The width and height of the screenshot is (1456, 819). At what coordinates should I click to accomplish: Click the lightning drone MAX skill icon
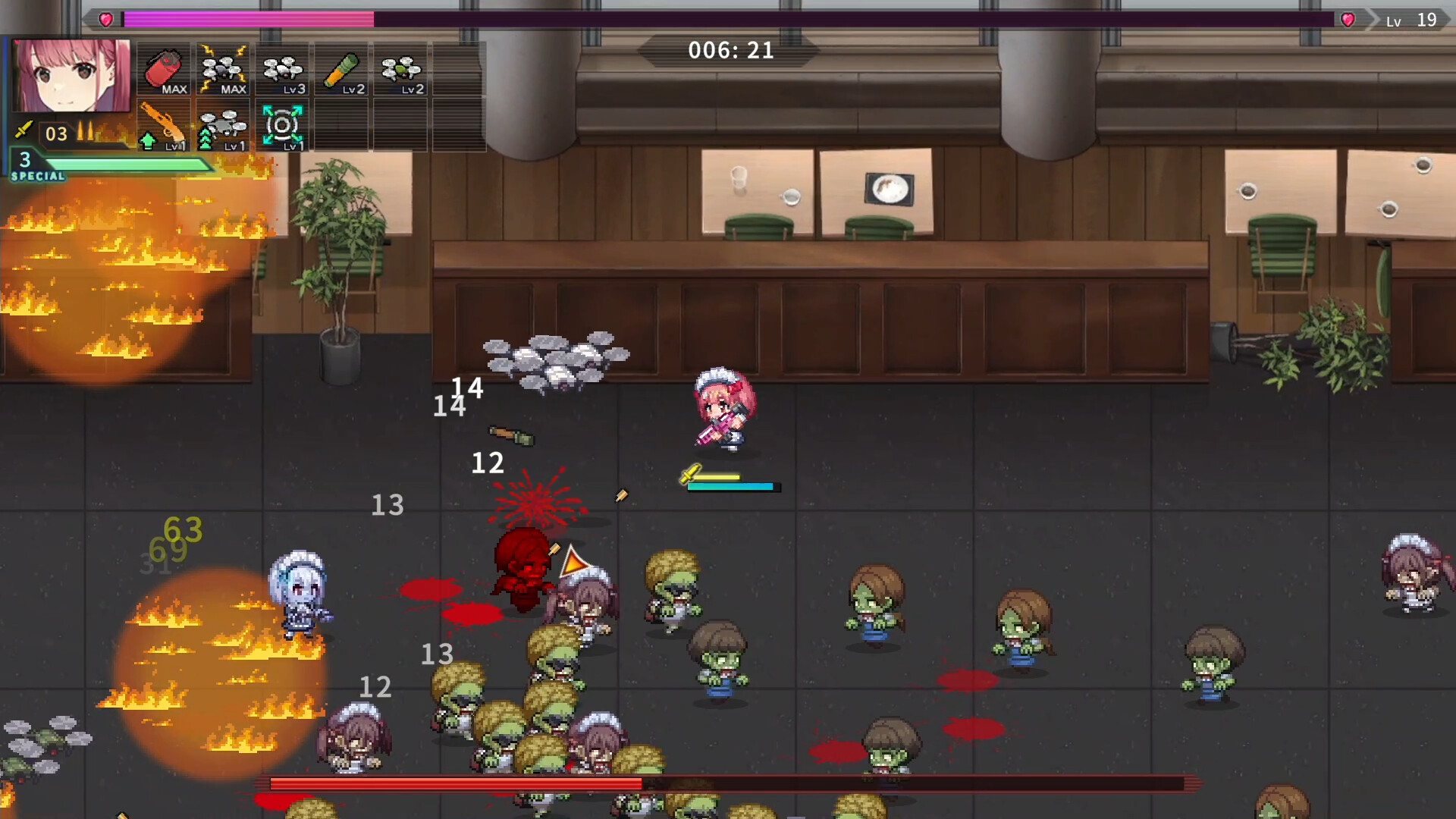pos(224,70)
